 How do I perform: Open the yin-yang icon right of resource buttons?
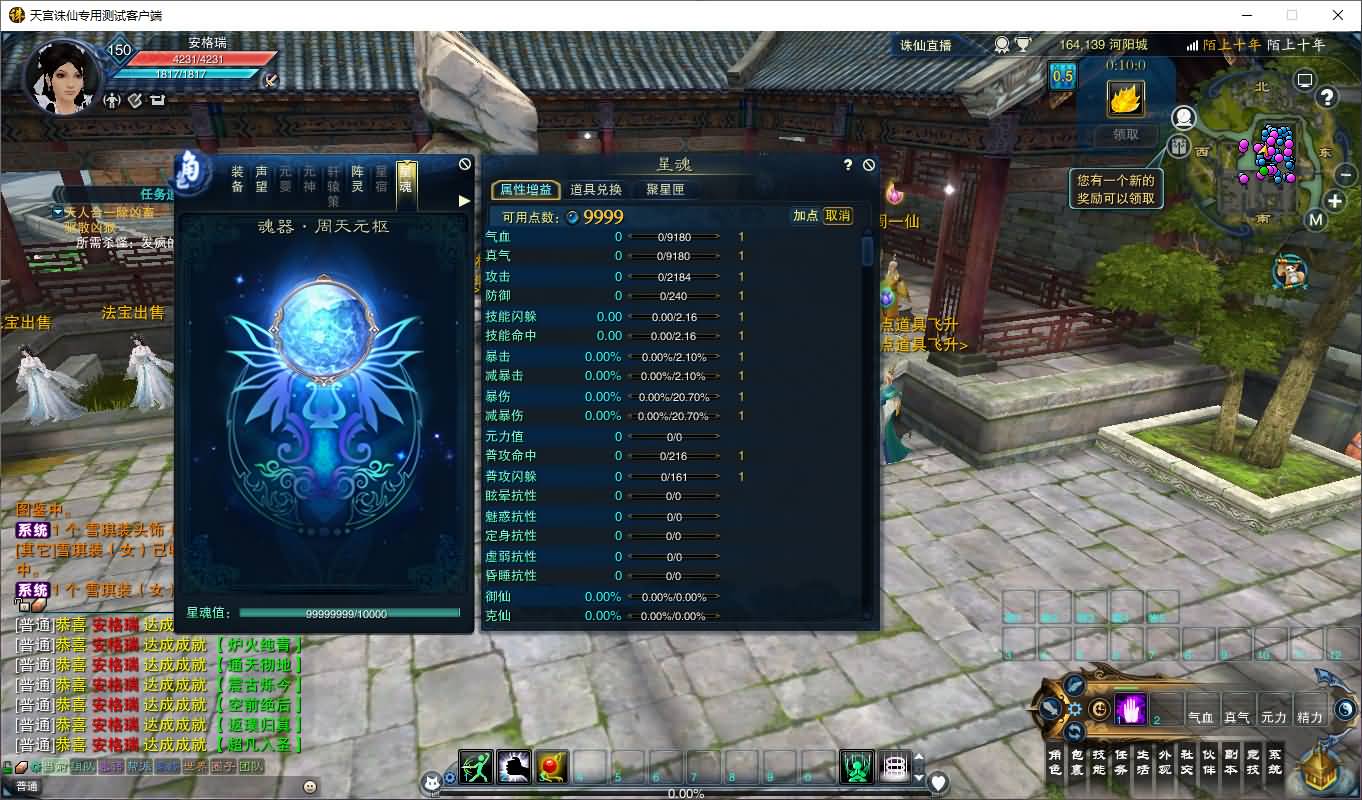point(1345,710)
